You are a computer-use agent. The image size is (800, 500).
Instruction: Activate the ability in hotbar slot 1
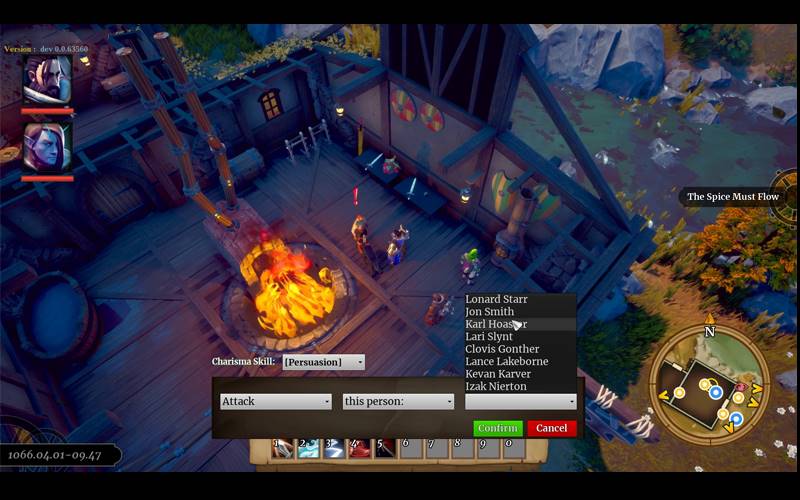(x=283, y=448)
